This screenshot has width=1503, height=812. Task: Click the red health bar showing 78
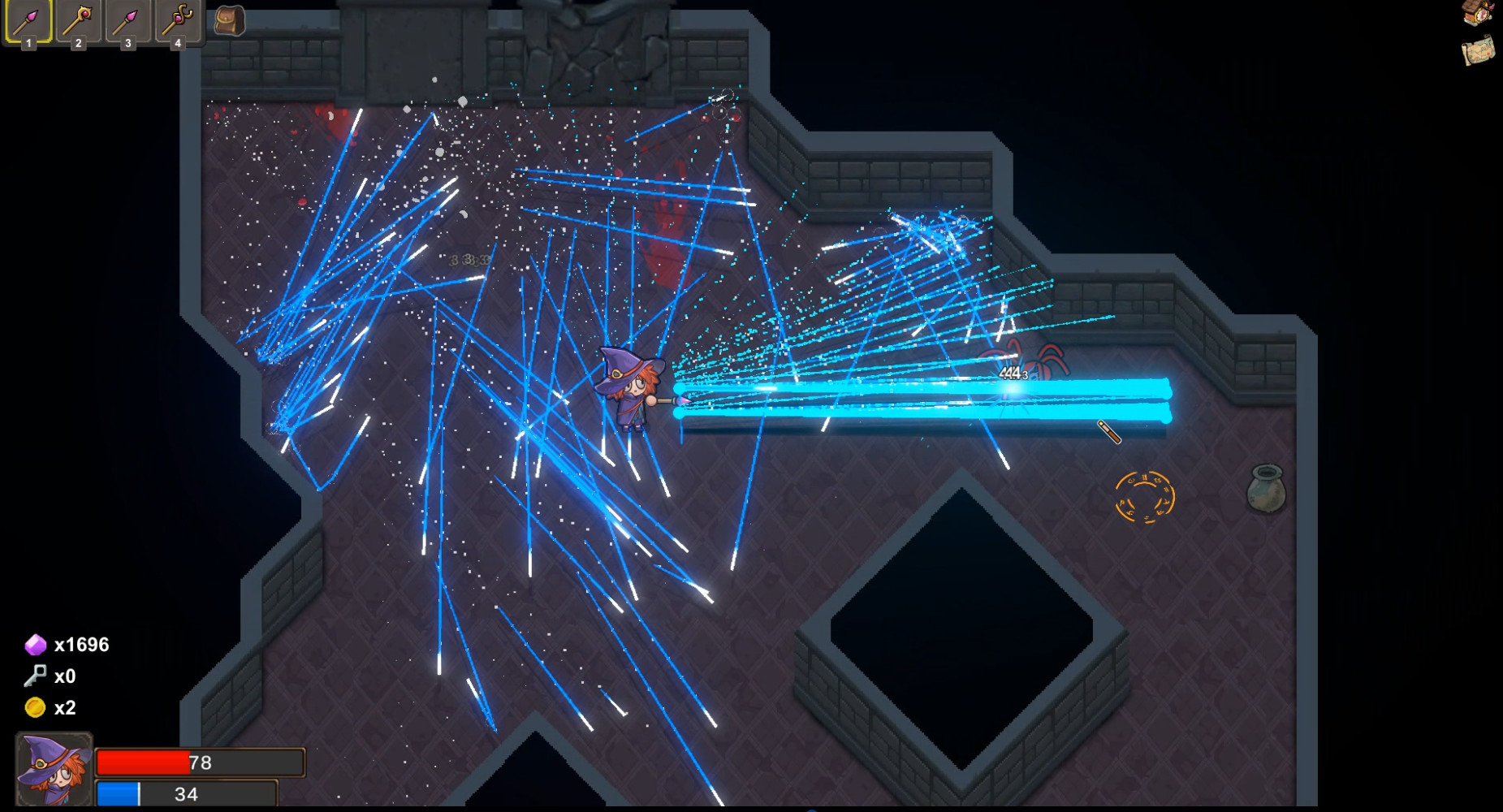(199, 762)
